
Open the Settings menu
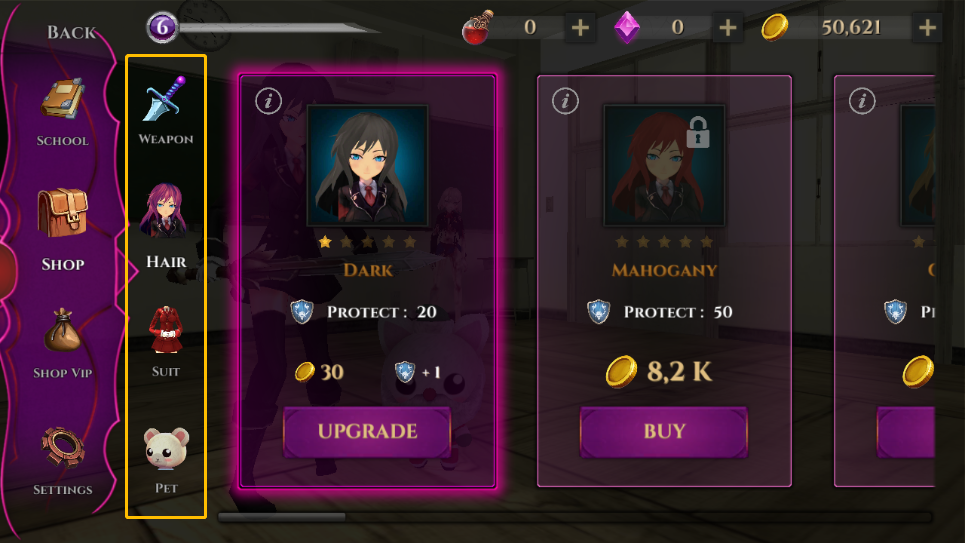point(62,459)
